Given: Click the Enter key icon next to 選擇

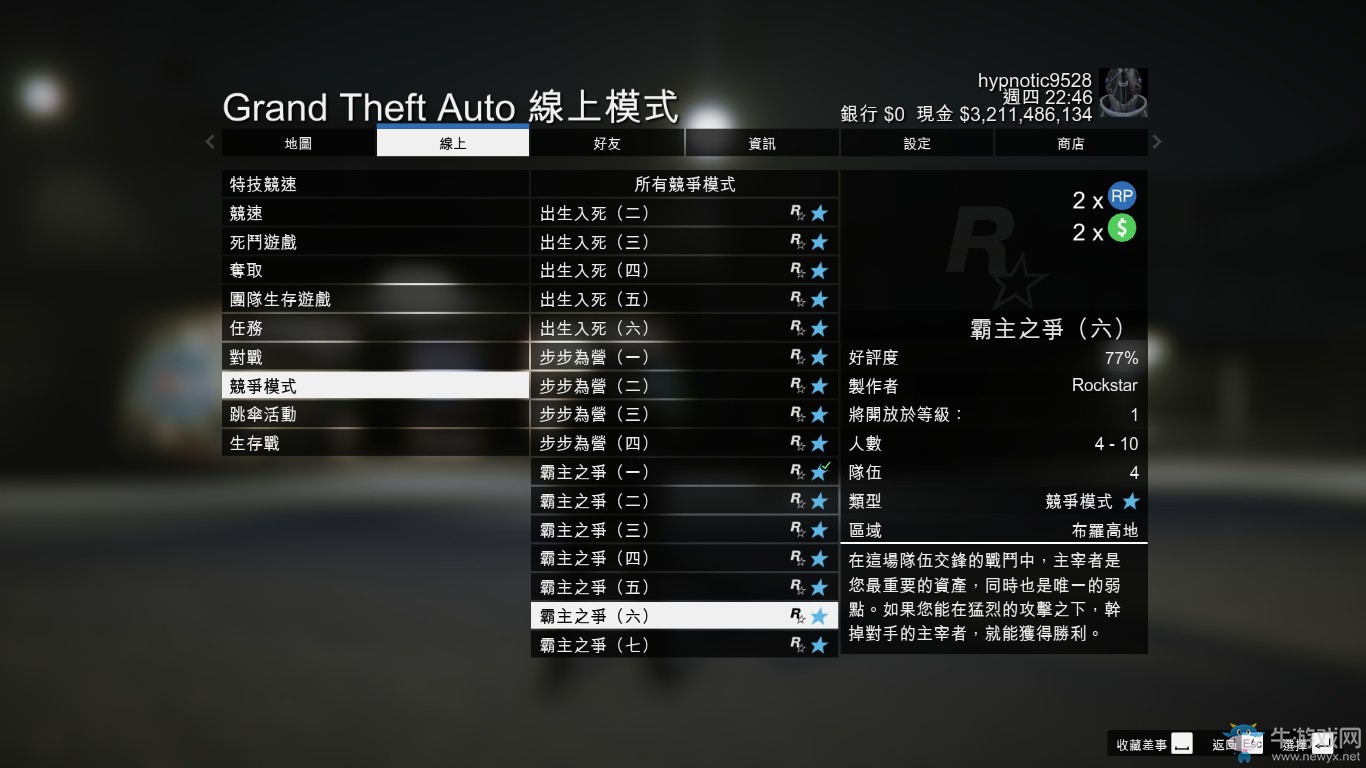Looking at the screenshot, I should (x=1322, y=744).
